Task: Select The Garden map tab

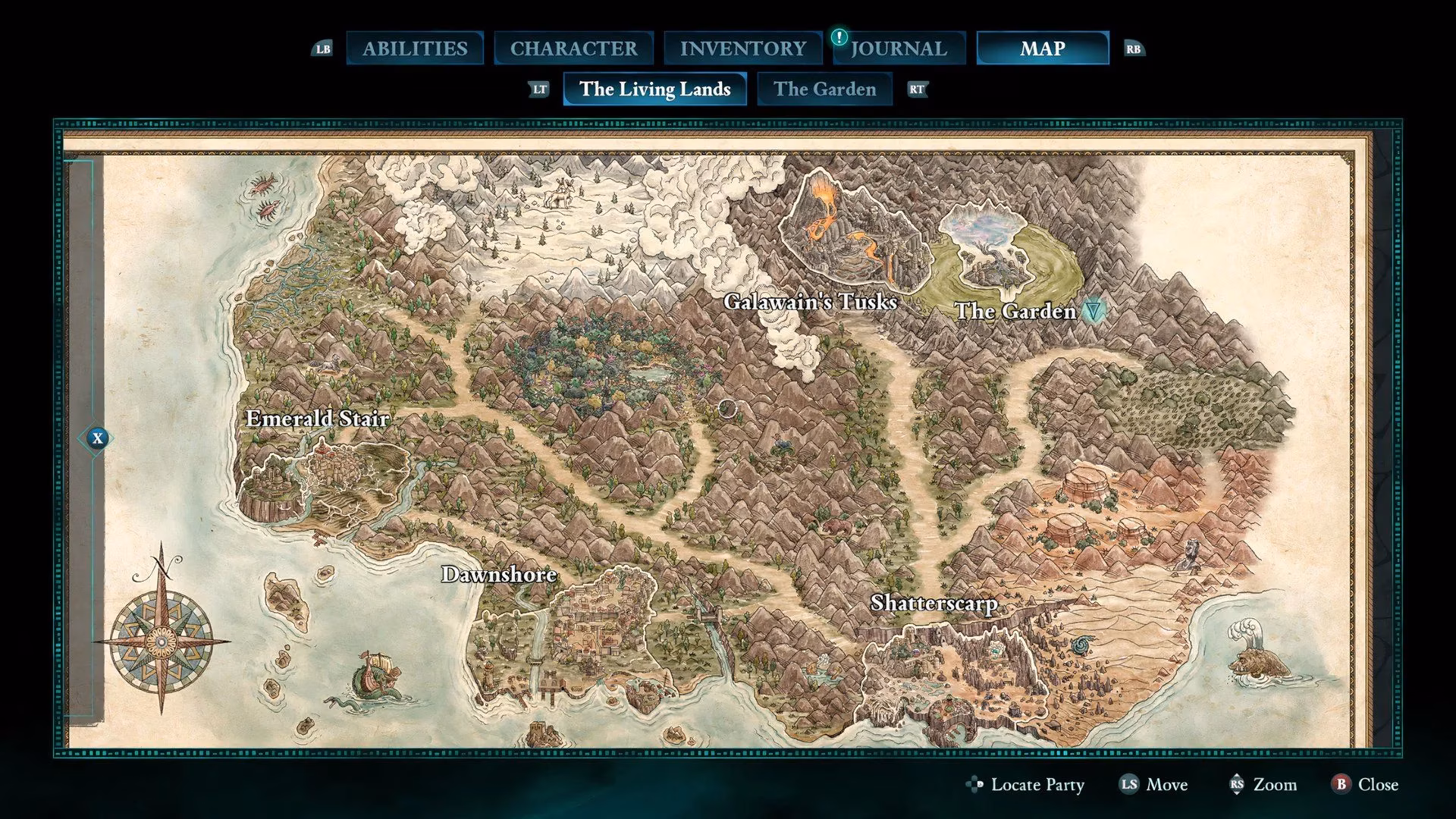Action: click(824, 89)
